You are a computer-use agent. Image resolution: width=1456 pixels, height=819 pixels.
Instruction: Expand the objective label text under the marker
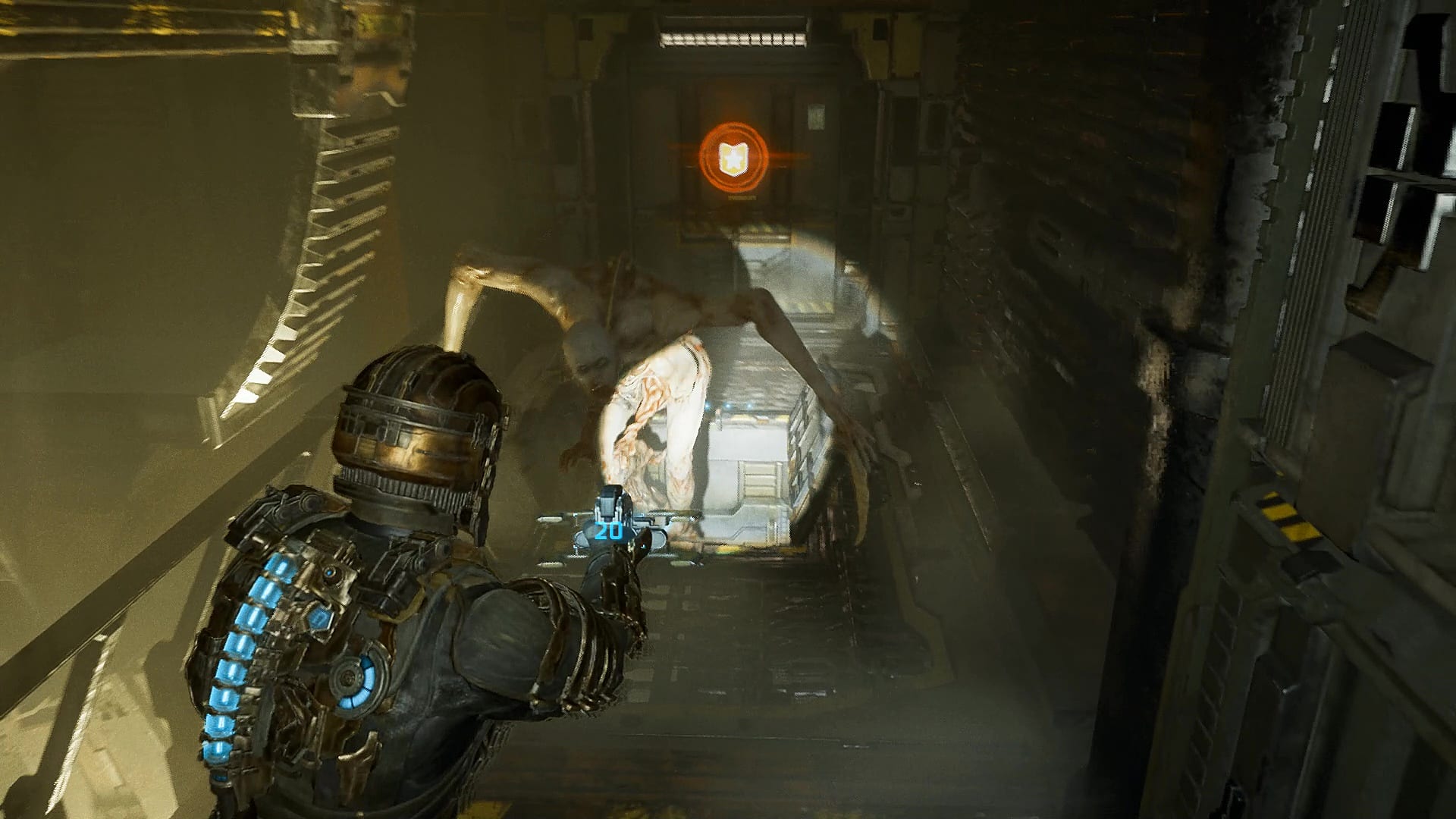[x=741, y=196]
